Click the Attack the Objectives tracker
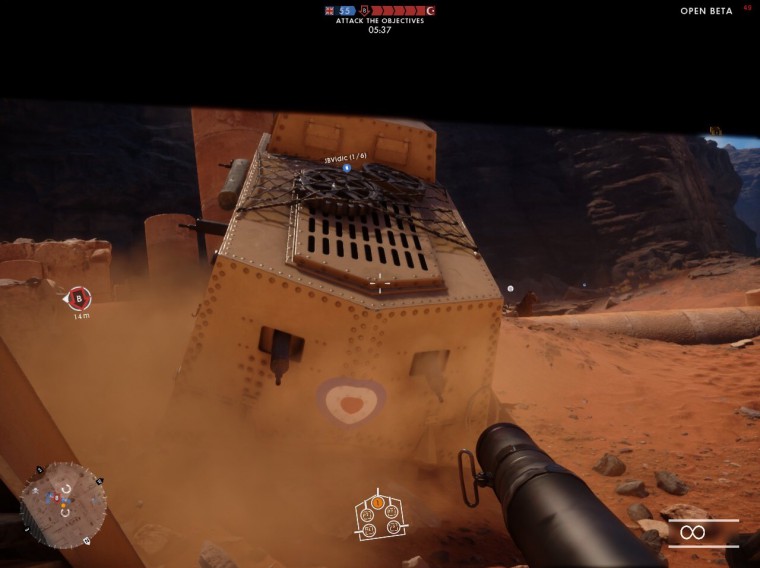Image resolution: width=760 pixels, height=568 pixels. point(380,20)
